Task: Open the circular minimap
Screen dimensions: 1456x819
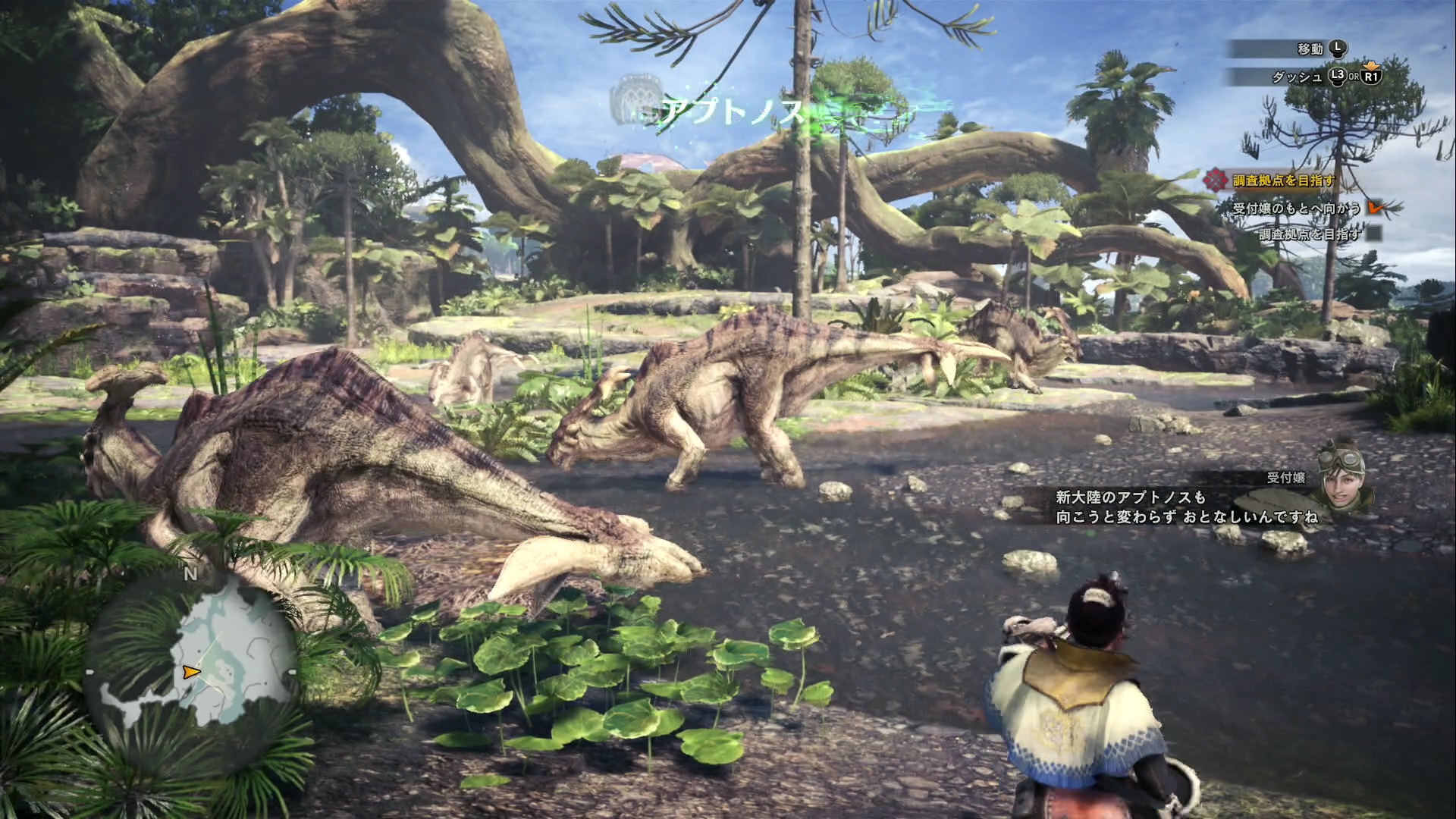Action: pyautogui.click(x=191, y=671)
